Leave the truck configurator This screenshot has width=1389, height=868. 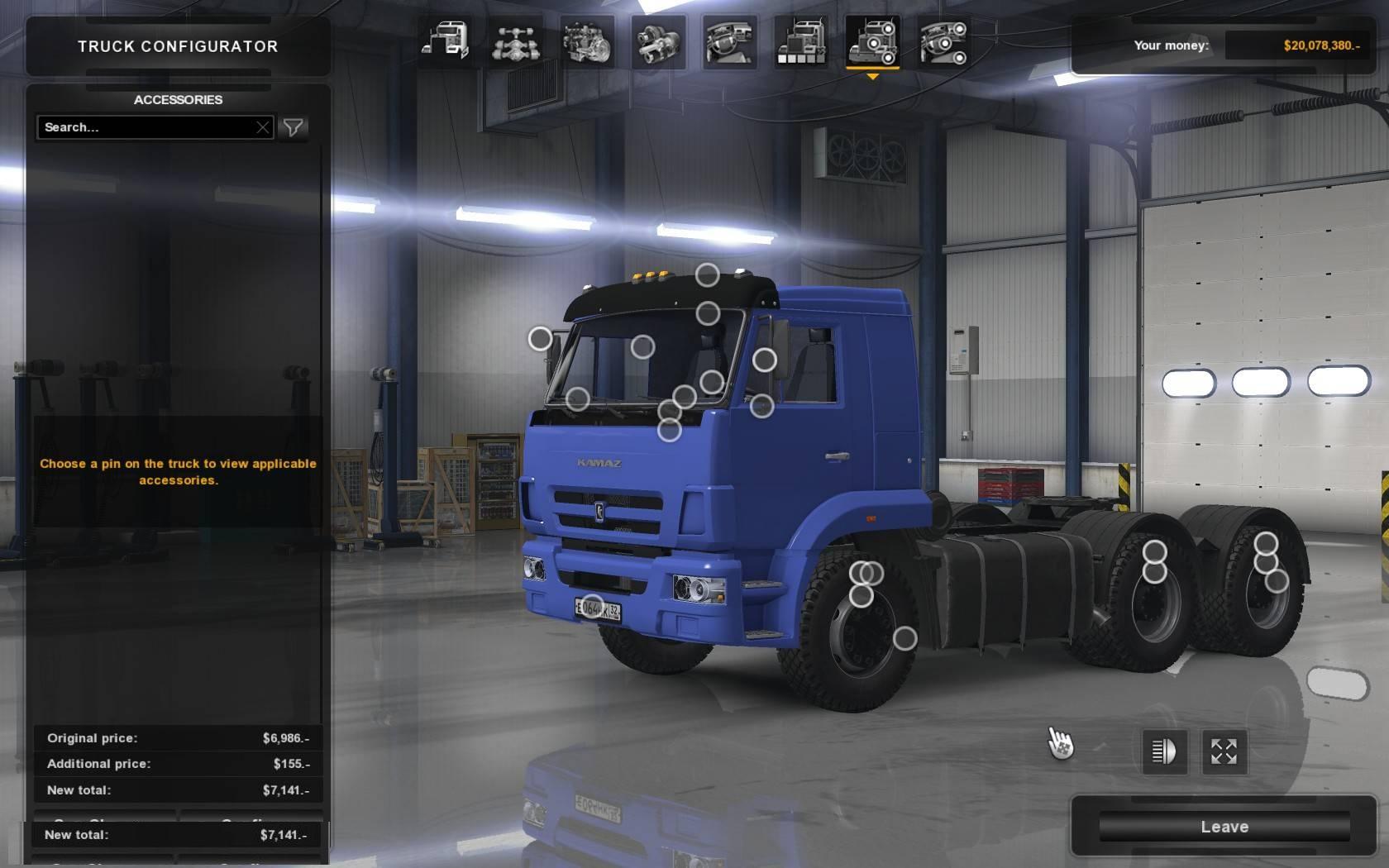click(1224, 827)
